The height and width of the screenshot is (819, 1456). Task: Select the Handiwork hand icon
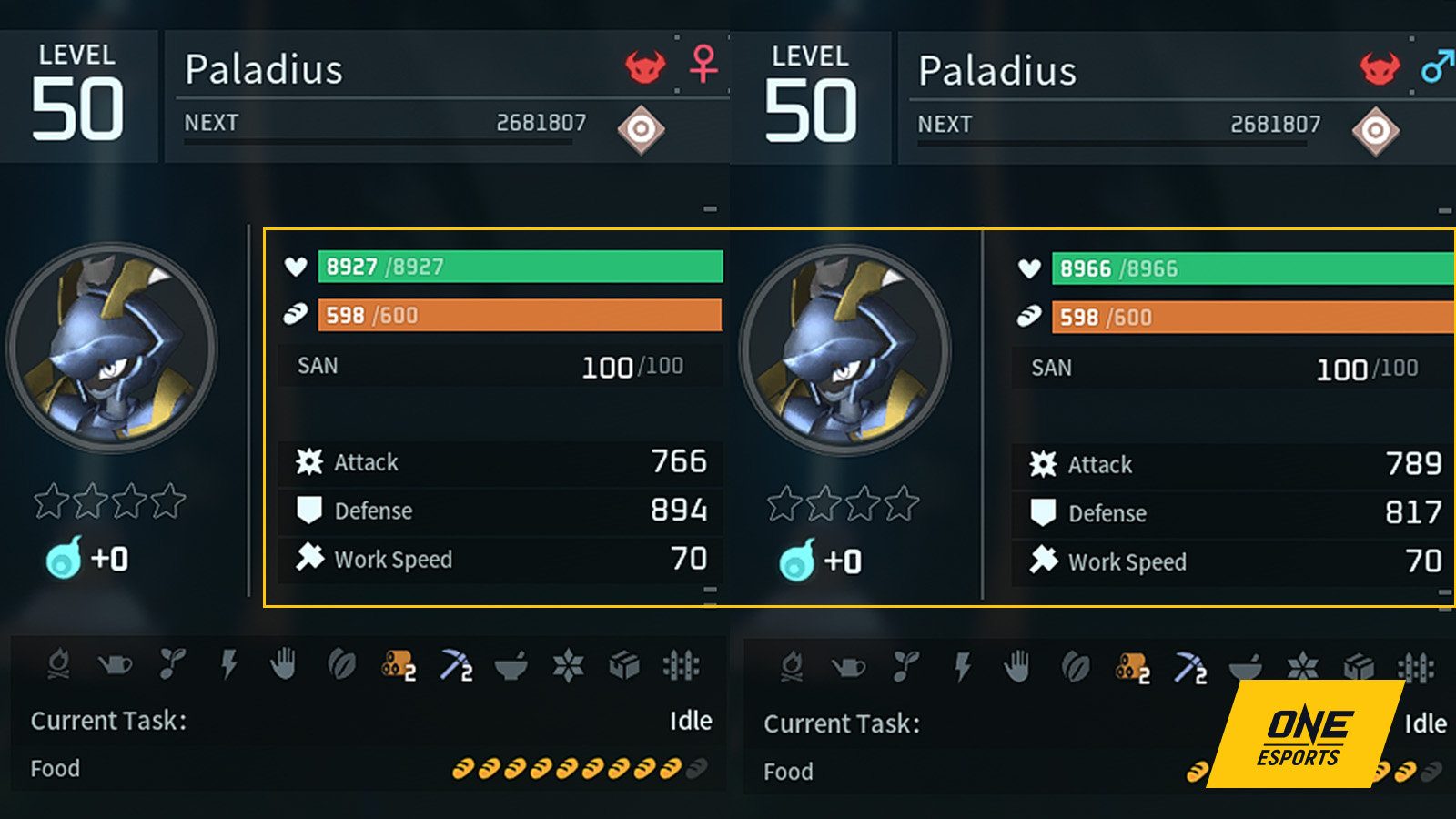(284, 664)
